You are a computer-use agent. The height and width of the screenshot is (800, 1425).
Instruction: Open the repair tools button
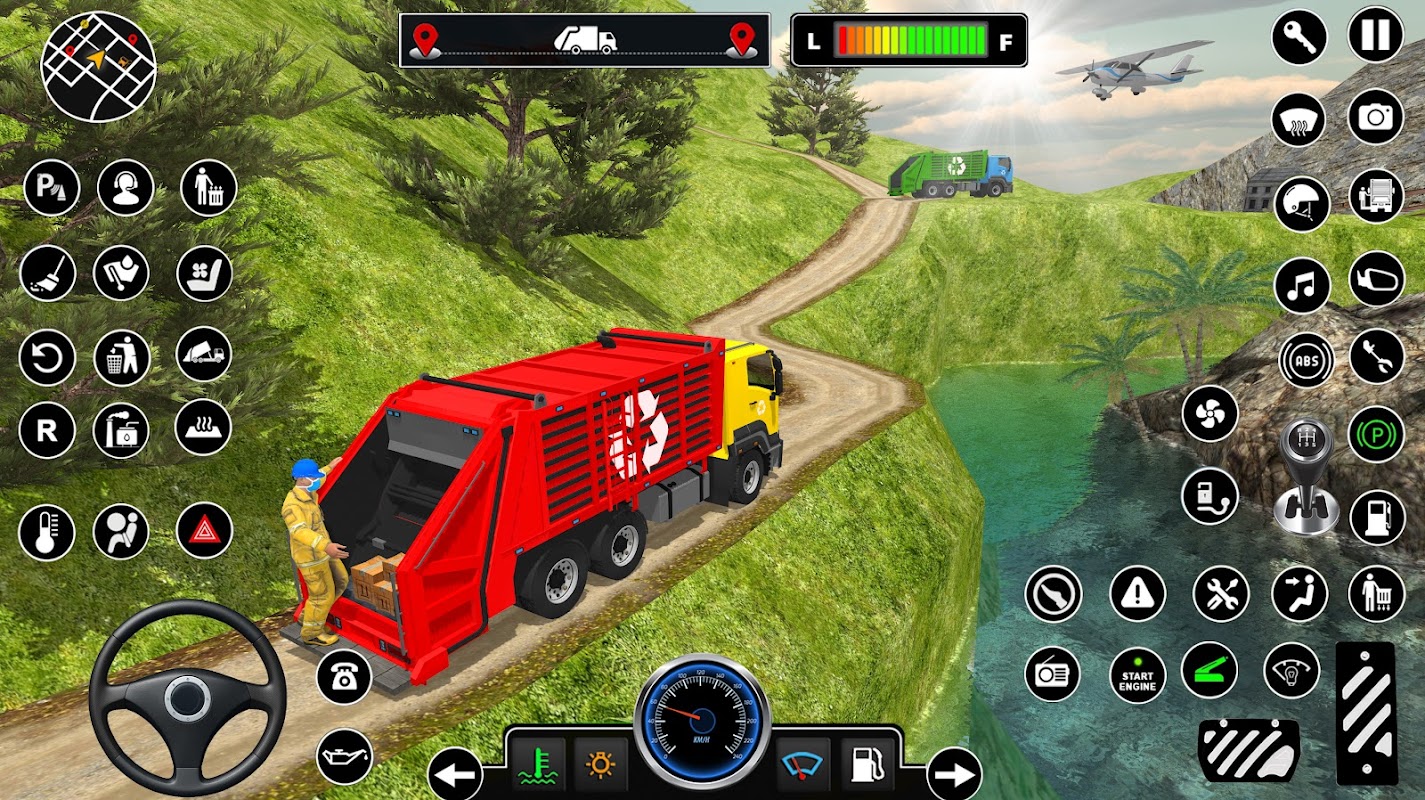(x=1221, y=594)
